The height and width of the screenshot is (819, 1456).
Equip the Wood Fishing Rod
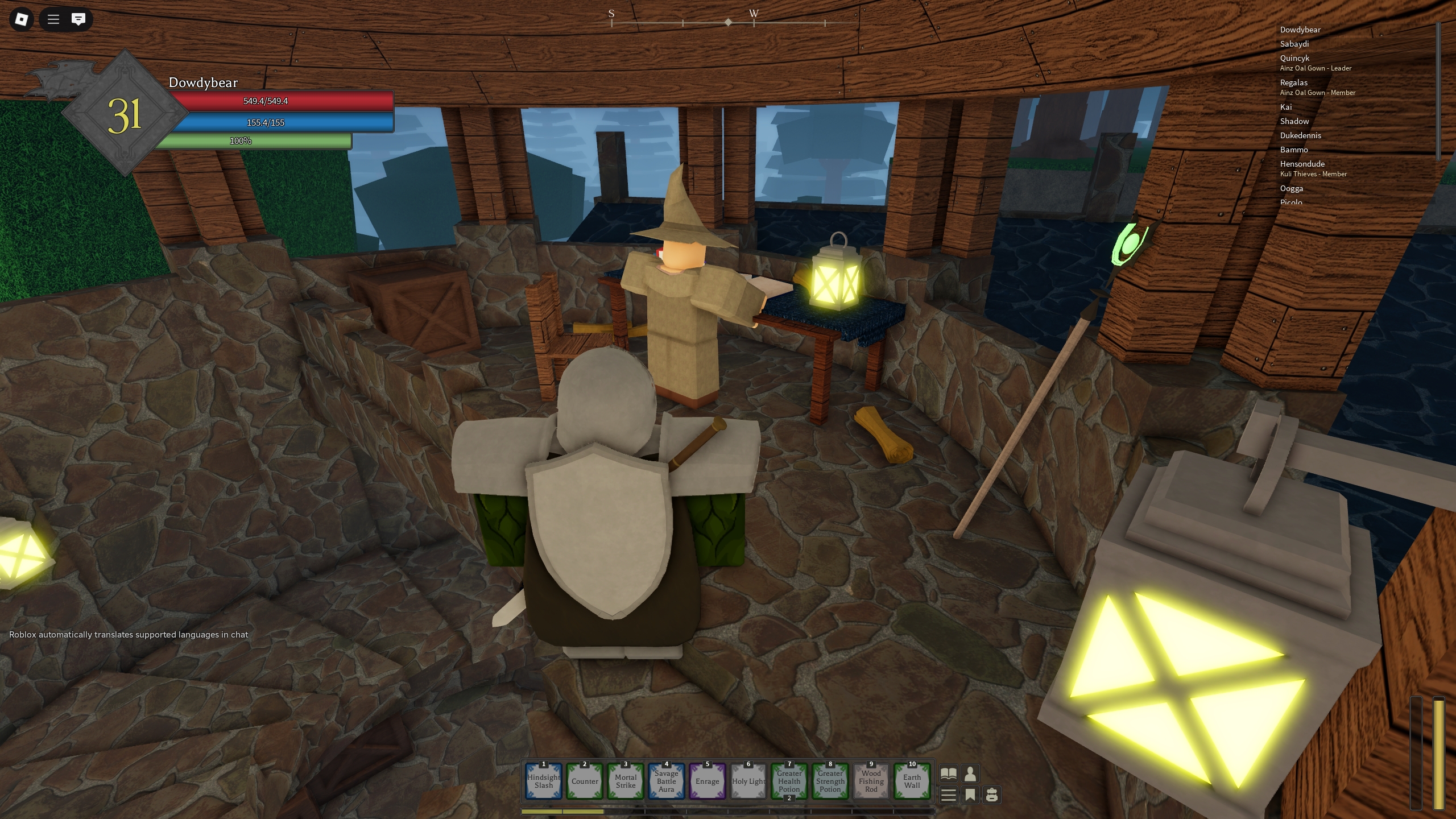pyautogui.click(x=871, y=781)
